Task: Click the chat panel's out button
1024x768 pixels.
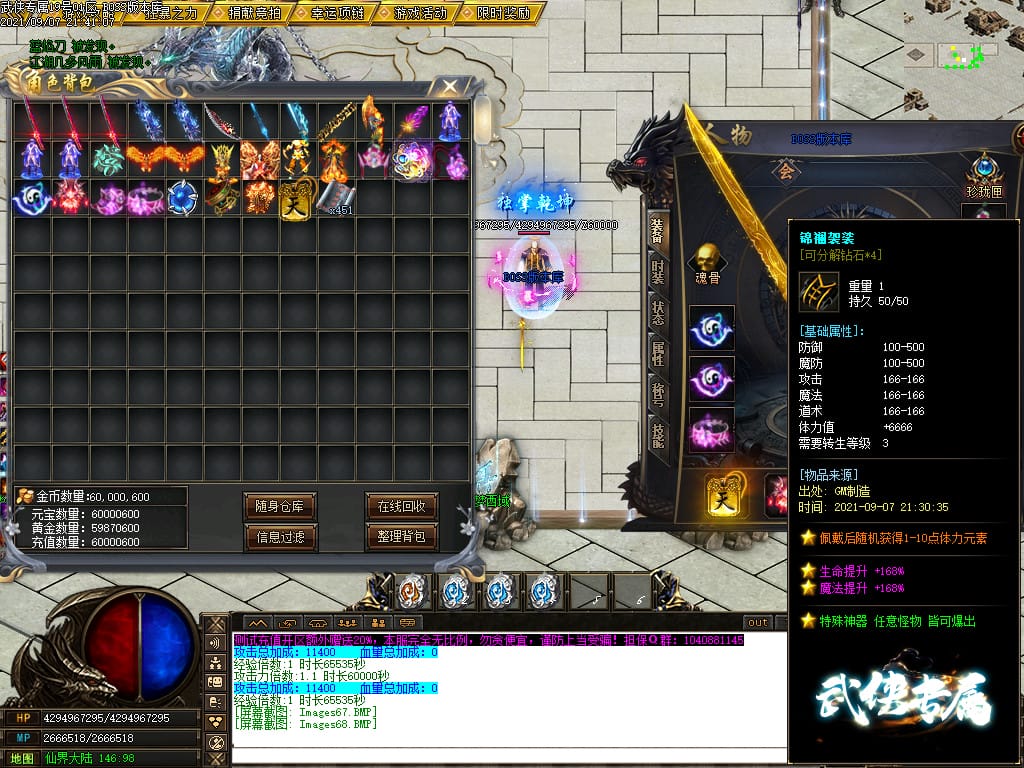Action: pos(758,622)
